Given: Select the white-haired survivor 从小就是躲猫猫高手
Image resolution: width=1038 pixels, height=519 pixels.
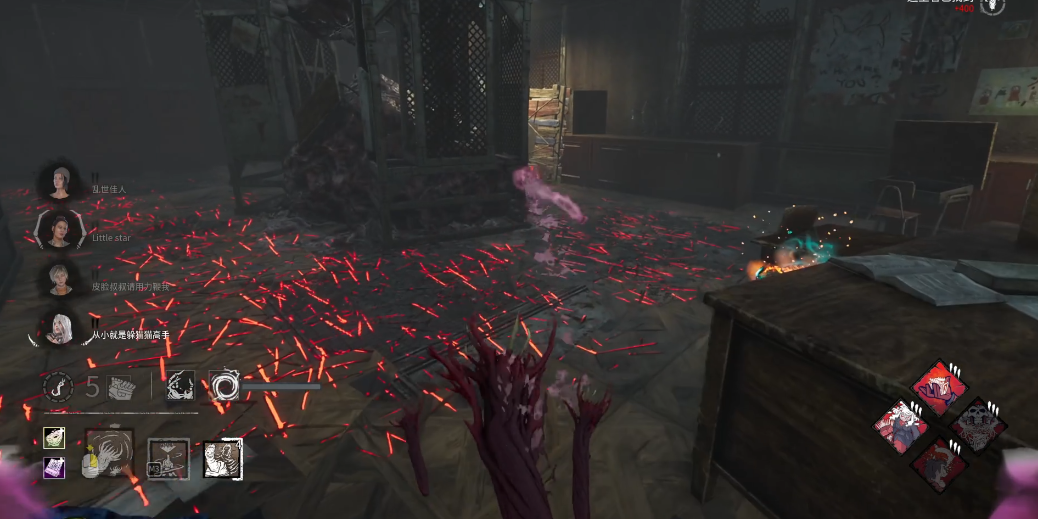Looking at the screenshot, I should point(59,327).
